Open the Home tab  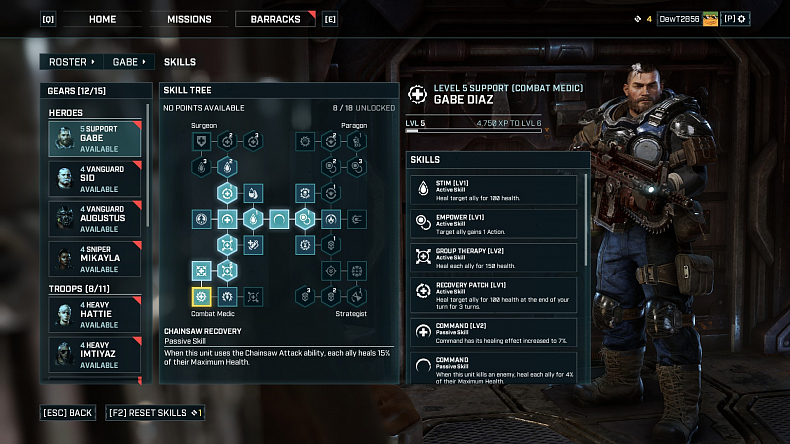pos(102,19)
